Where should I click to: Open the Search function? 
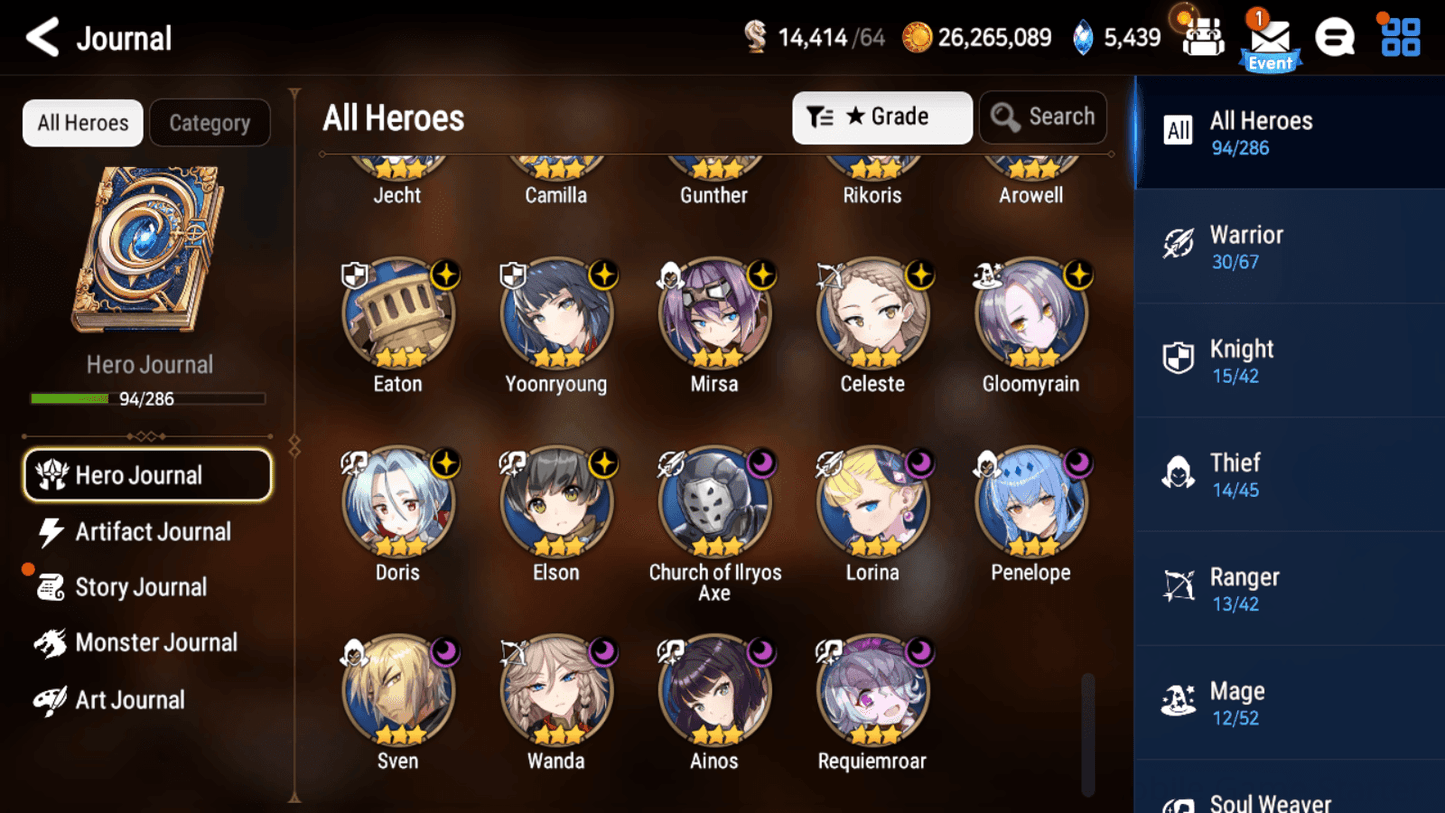[x=1043, y=117]
